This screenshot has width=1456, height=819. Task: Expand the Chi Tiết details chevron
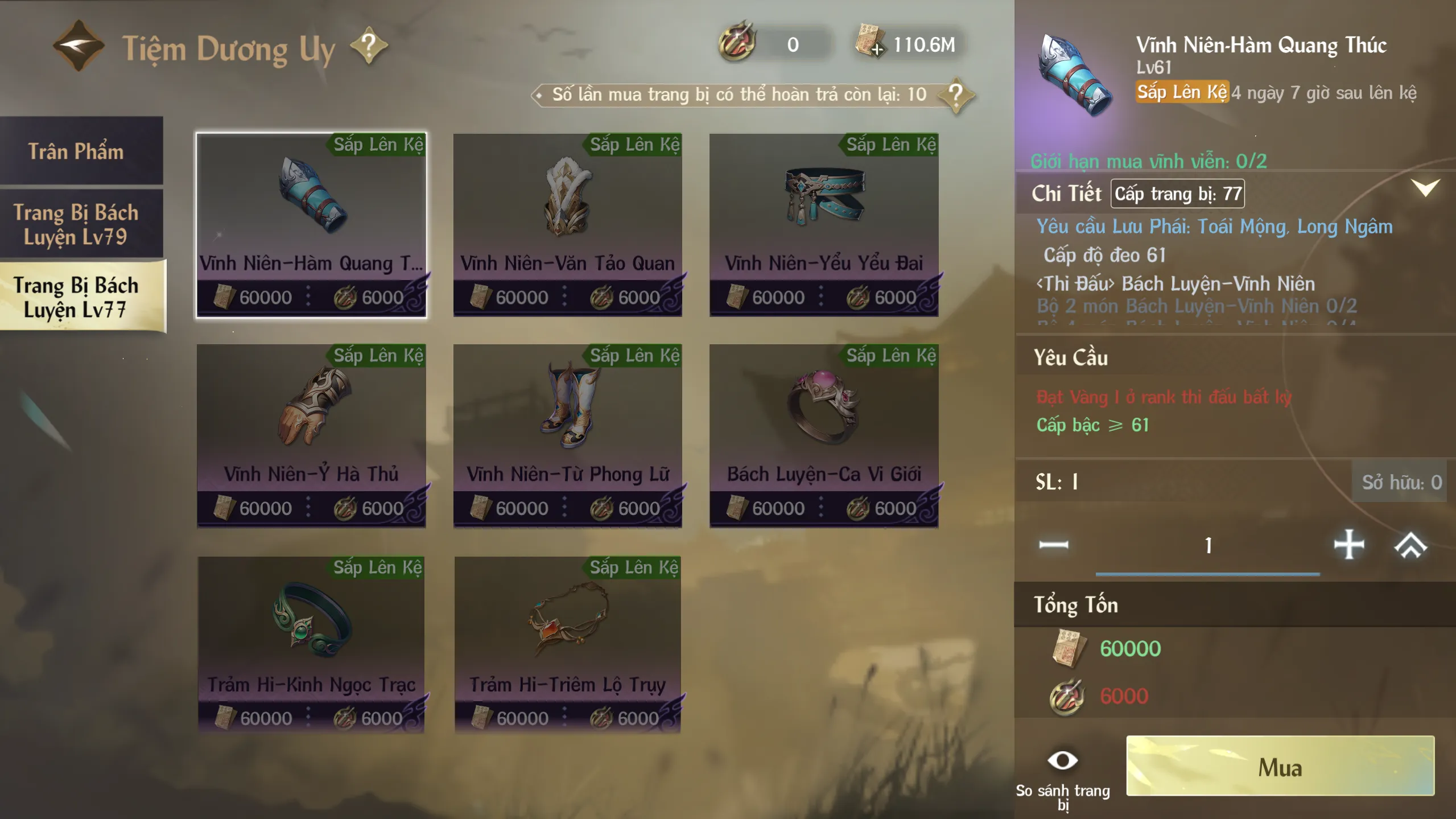[1425, 188]
